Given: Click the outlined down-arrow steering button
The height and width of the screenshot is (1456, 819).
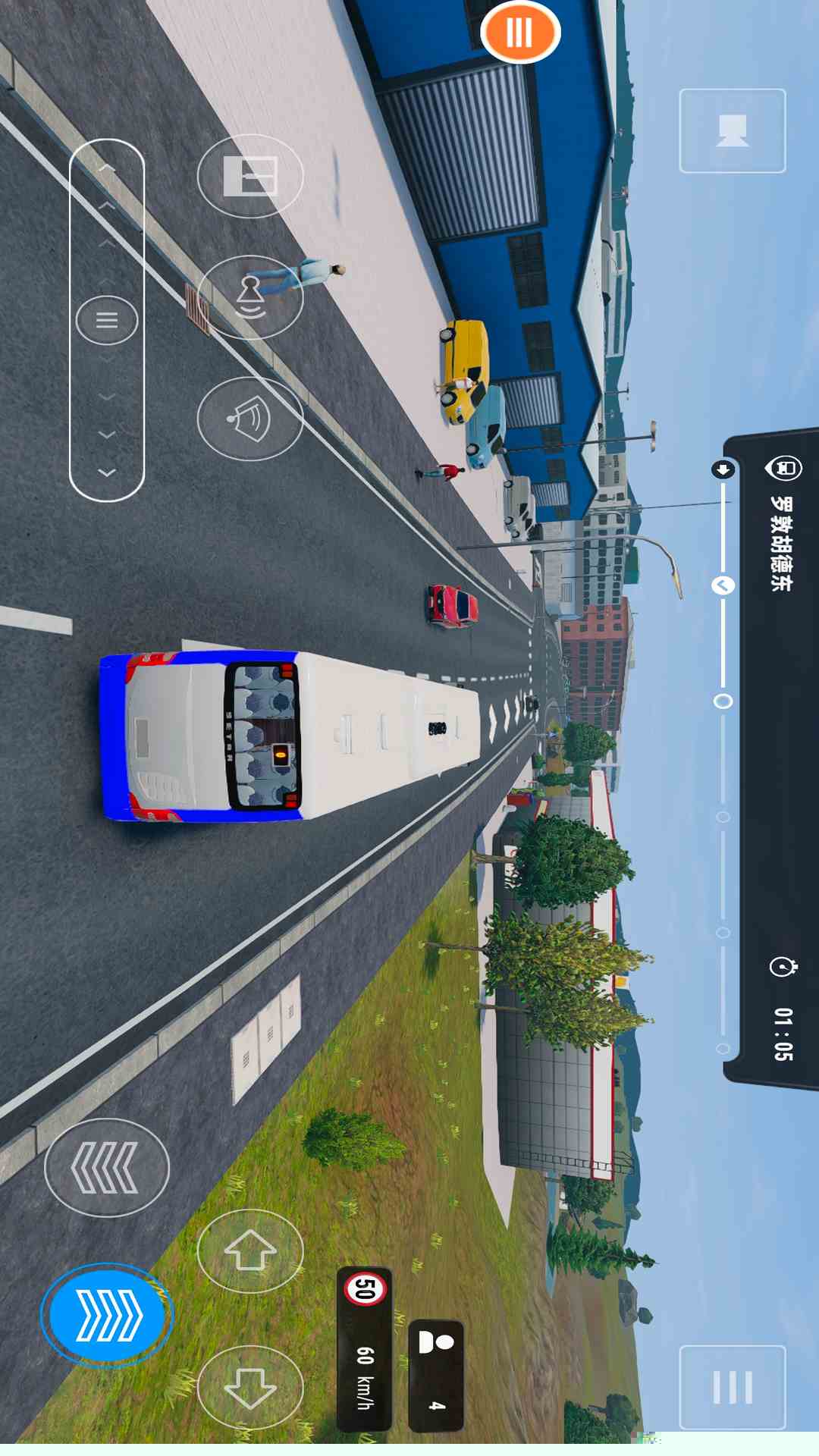Looking at the screenshot, I should pyautogui.click(x=250, y=1387).
